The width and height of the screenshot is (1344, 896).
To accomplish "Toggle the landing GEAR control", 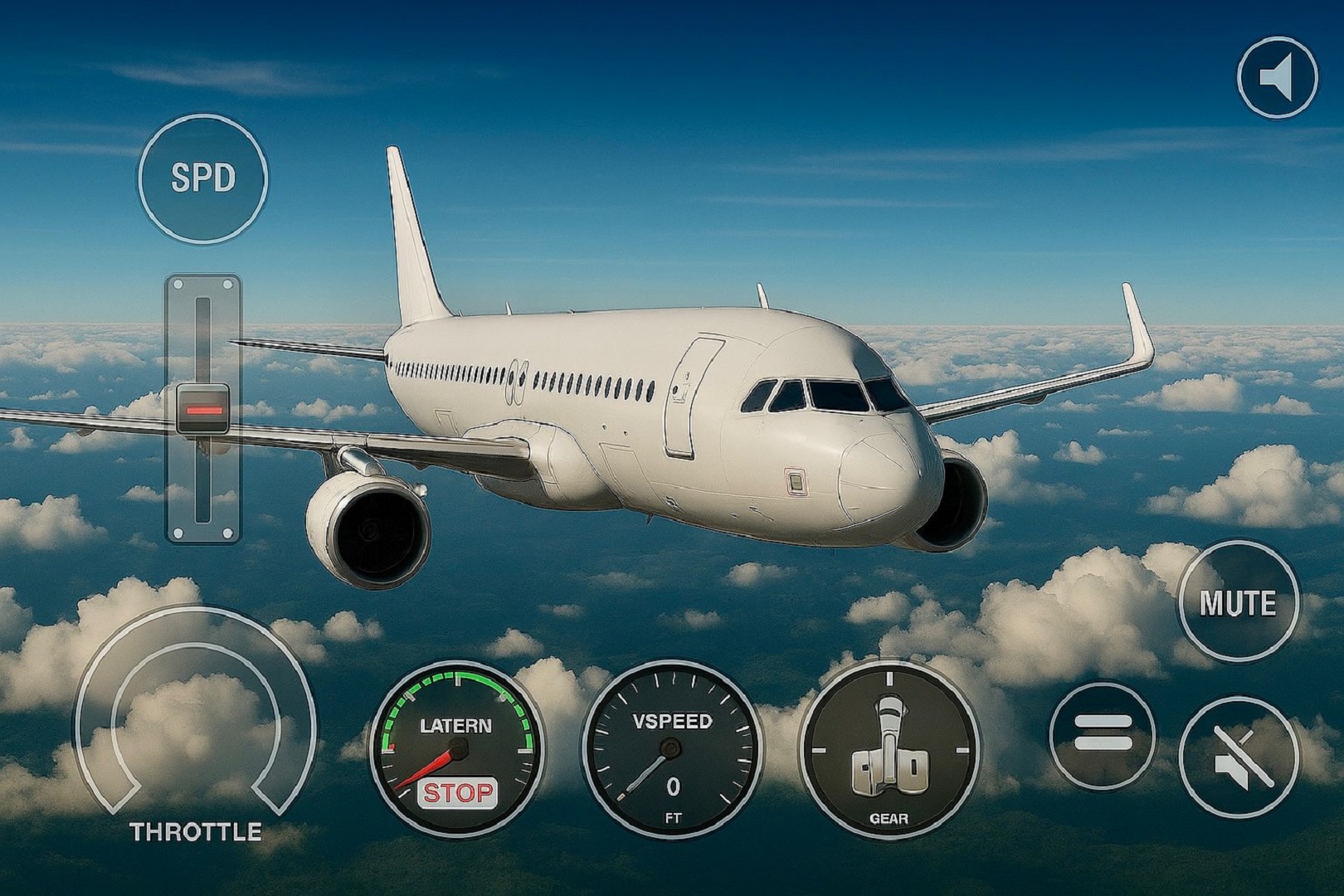I will pyautogui.click(x=889, y=747).
